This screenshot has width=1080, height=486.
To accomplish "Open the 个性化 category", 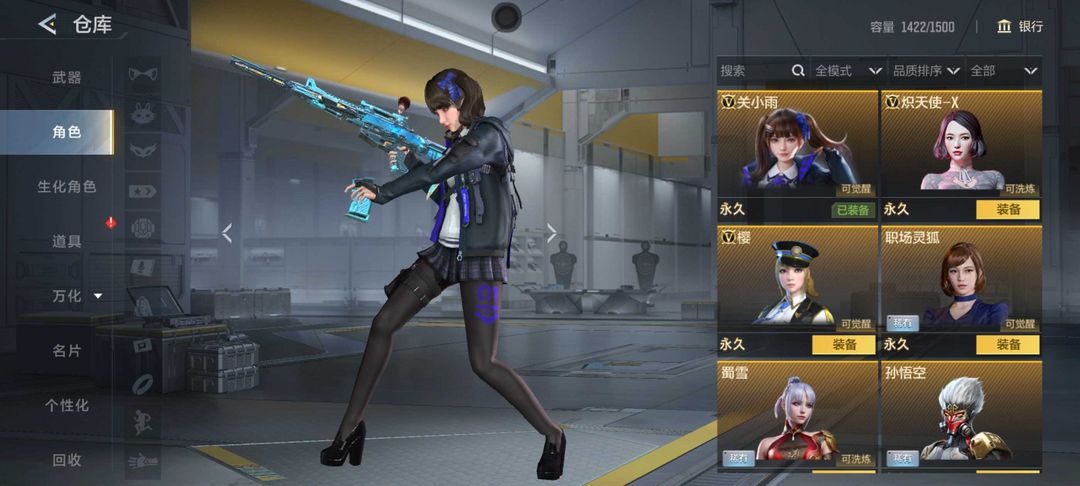I will click(x=66, y=405).
